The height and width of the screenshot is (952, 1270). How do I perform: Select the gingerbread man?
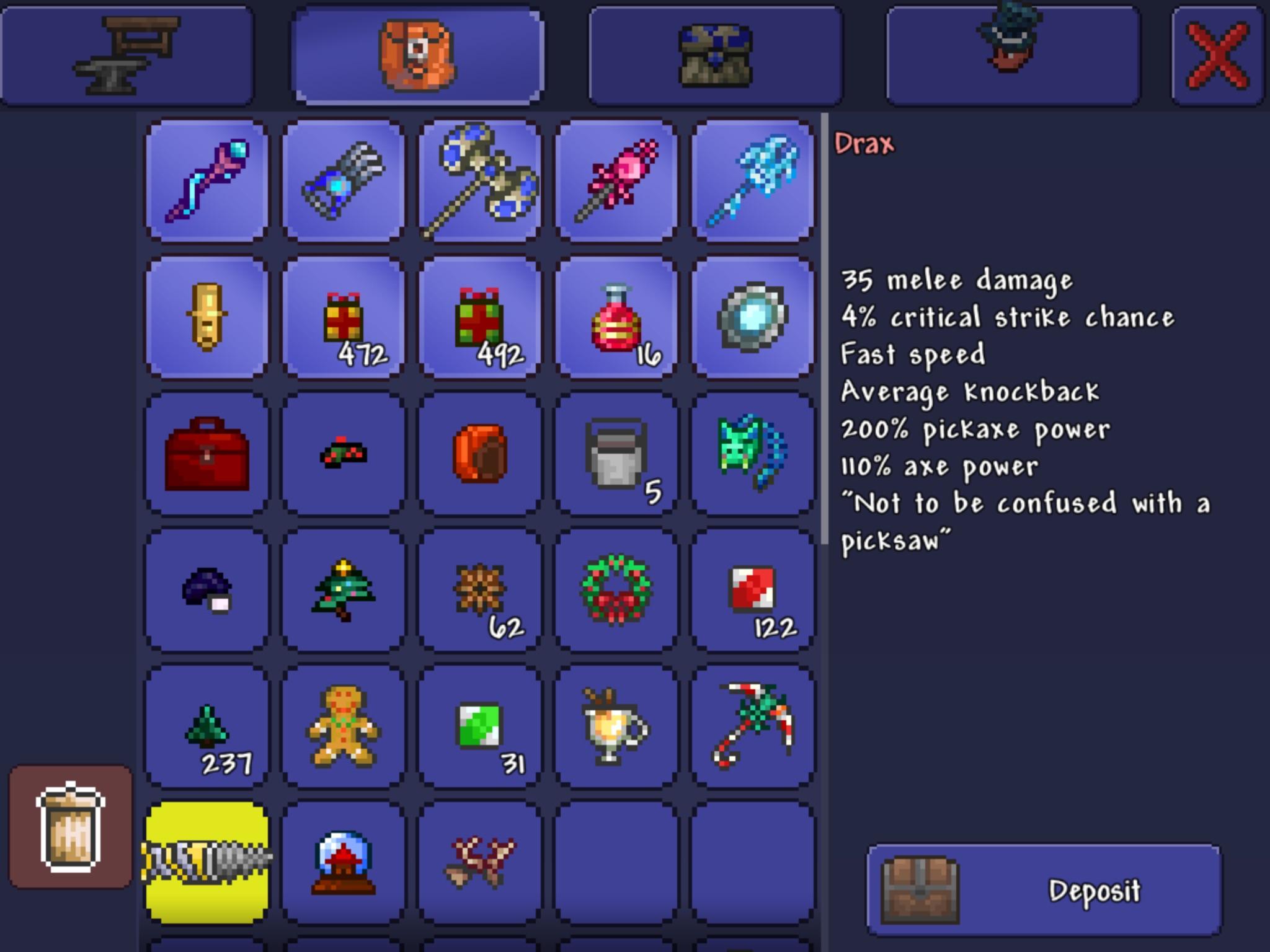click(343, 725)
